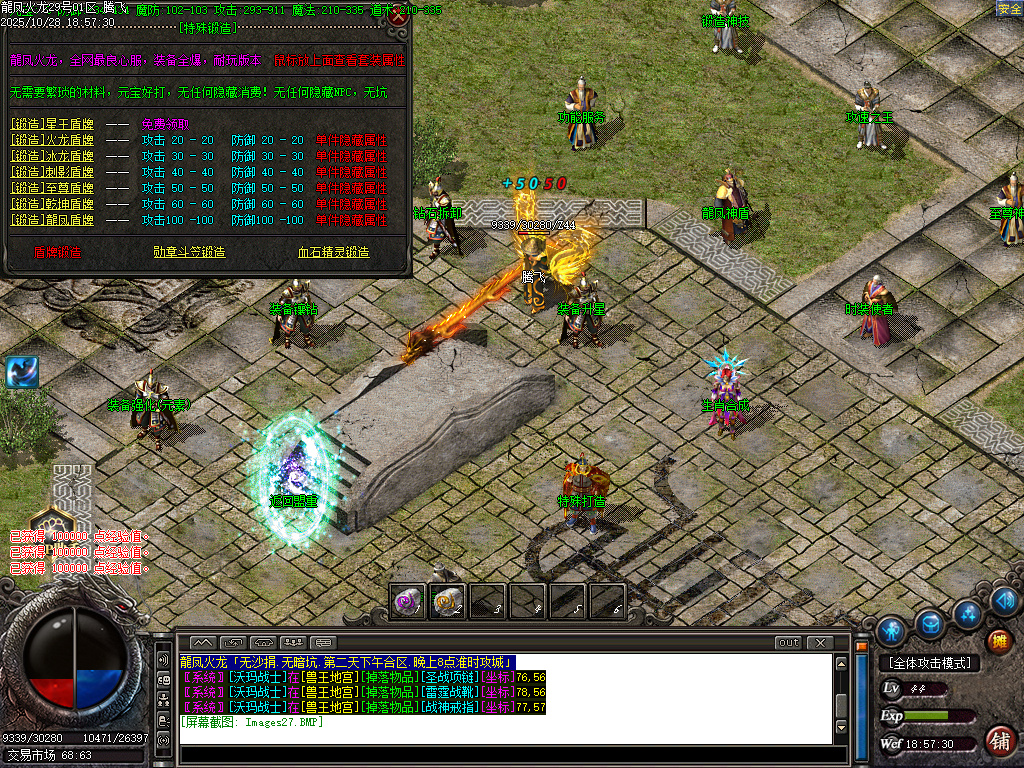Screen dimensions: 1024x768
Task: Select the 火龙盾牌 forging link
Action: (x=52, y=141)
